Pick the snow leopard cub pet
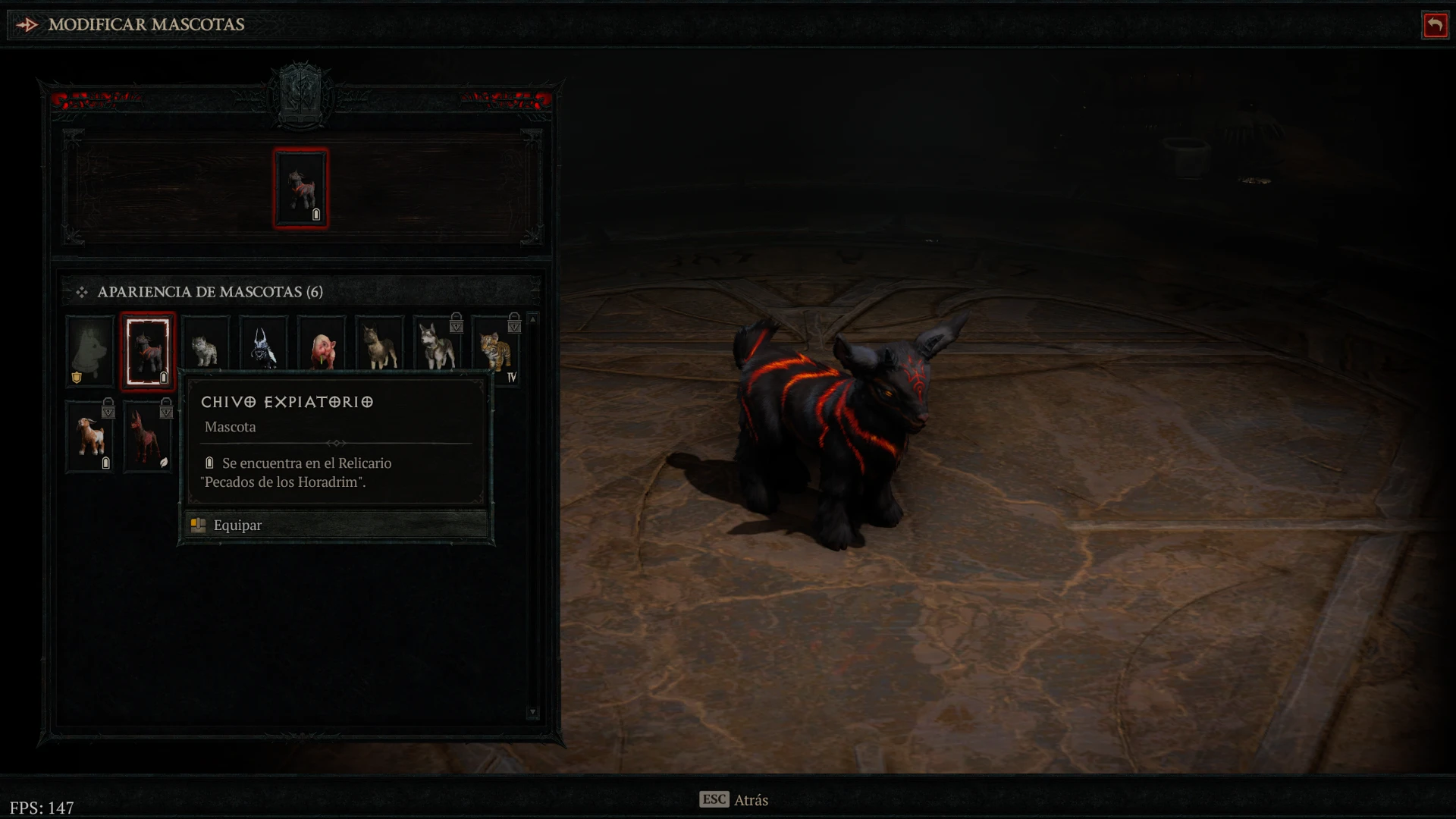Screen dimensions: 1456x819 tap(206, 350)
